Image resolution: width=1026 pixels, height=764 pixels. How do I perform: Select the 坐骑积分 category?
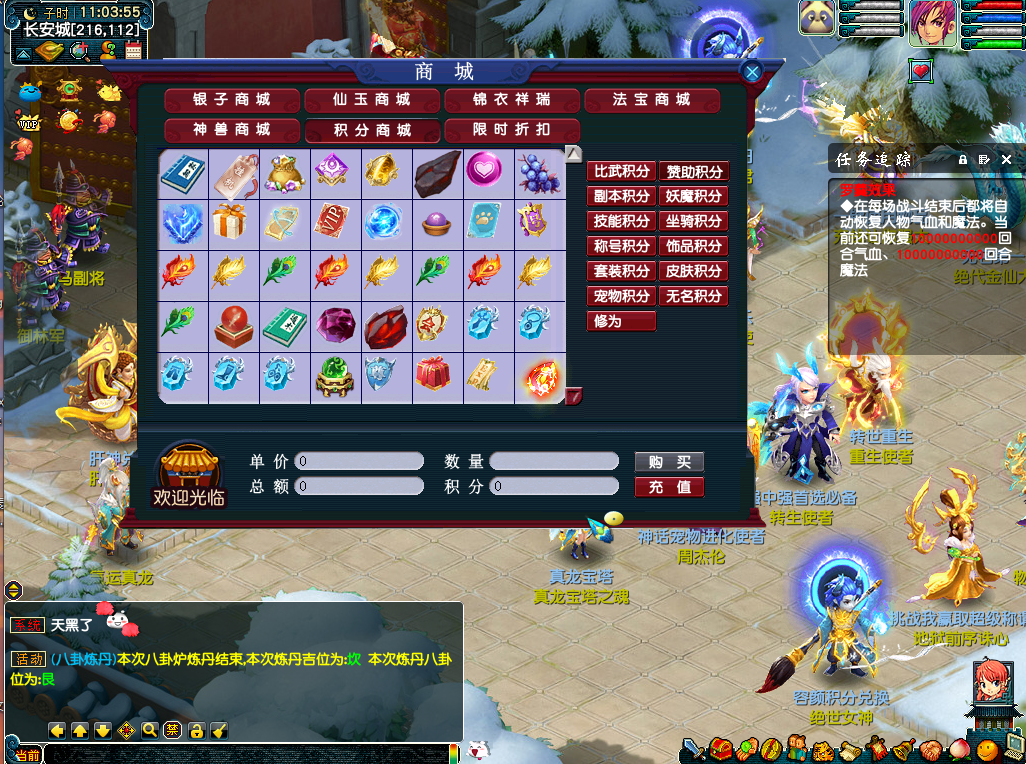click(693, 221)
